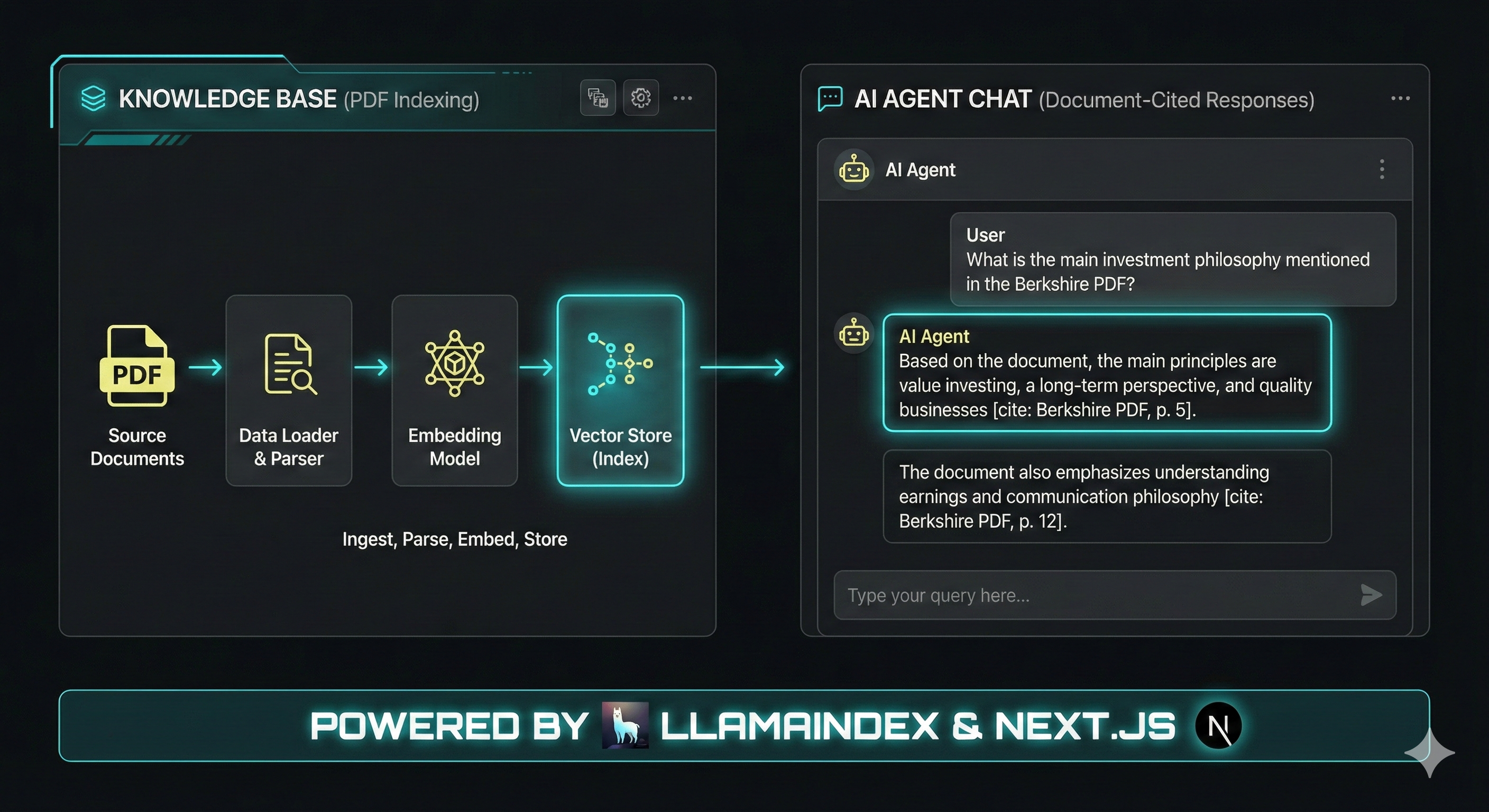Select the highlighted Vector Store (Index) card

point(620,390)
